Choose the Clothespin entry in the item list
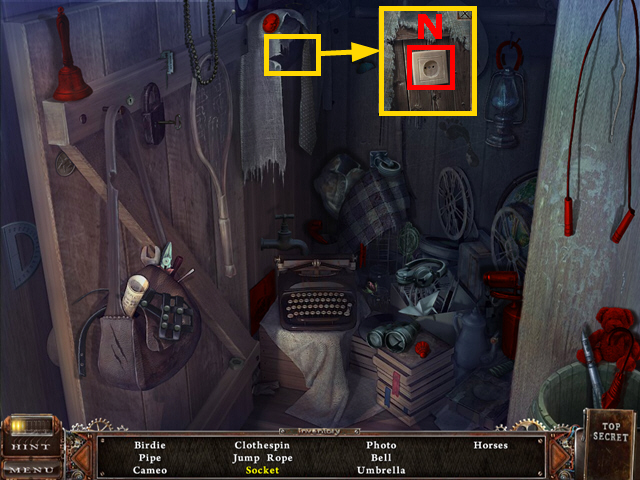Image resolution: width=640 pixels, height=480 pixels. click(262, 445)
